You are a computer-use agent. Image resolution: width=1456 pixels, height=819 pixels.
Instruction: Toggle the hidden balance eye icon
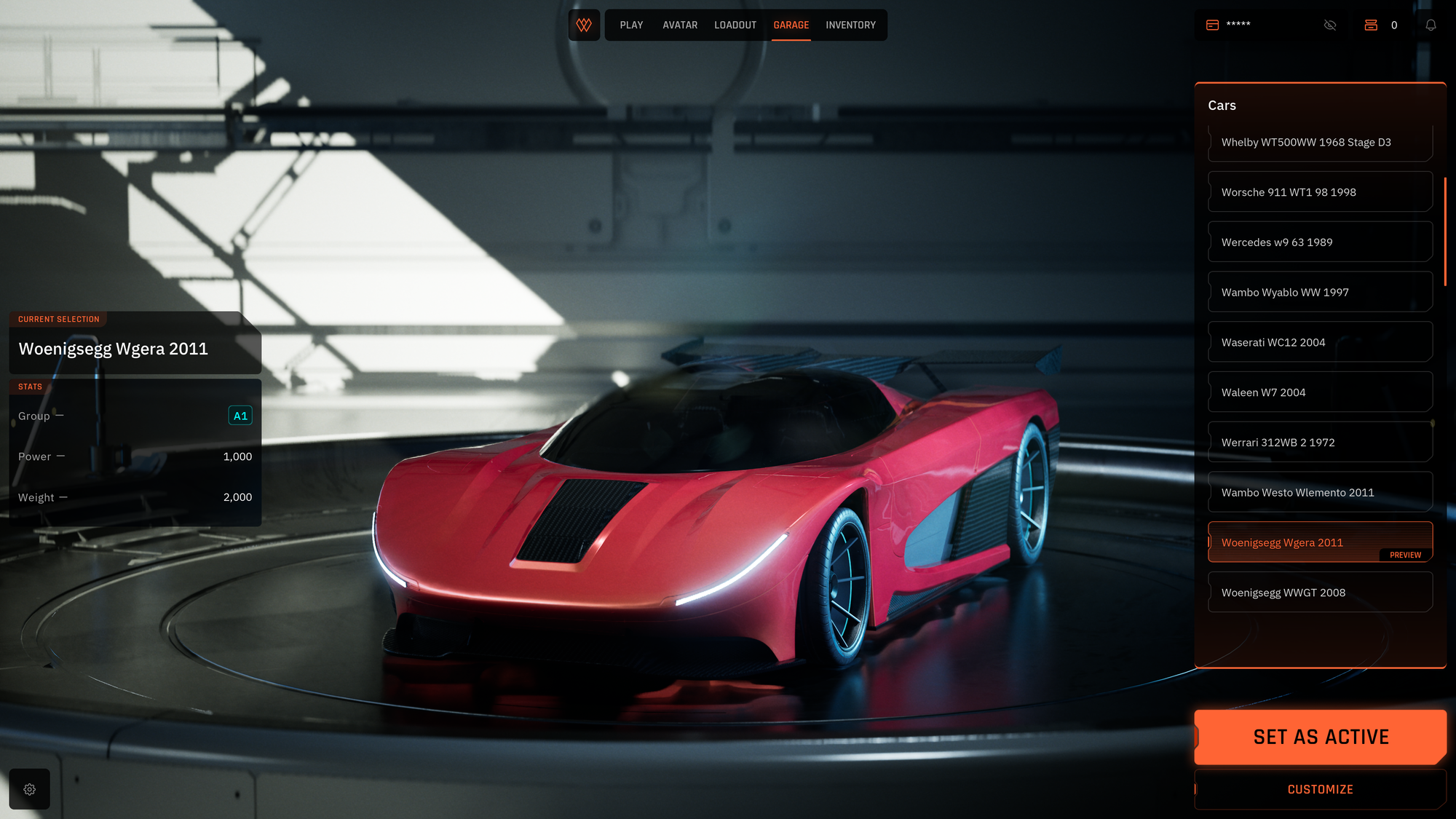coord(1330,25)
